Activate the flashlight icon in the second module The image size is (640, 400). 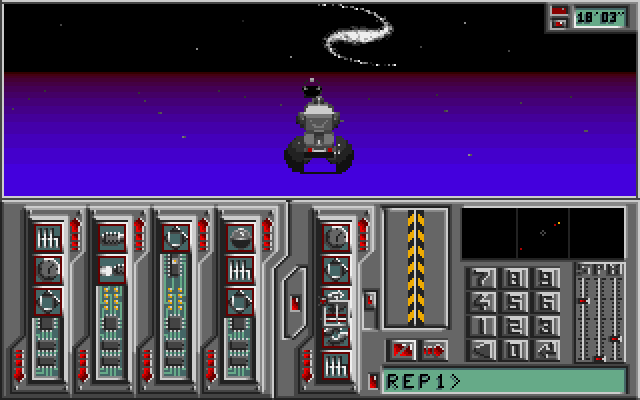112,269
